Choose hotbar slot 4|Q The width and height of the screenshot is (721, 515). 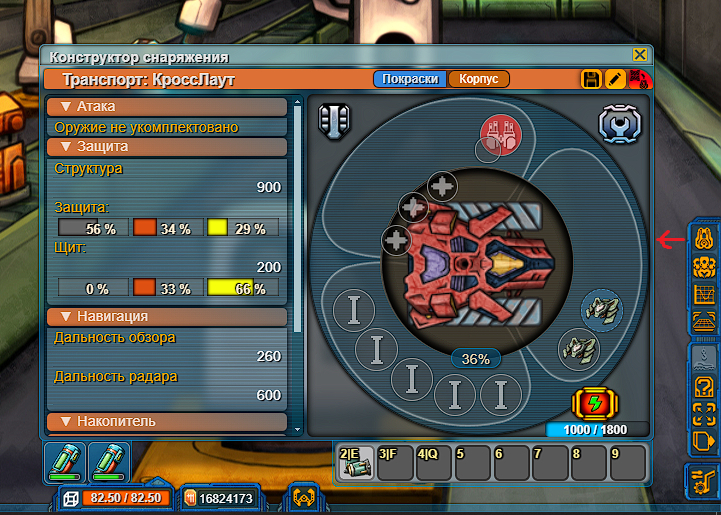[432, 463]
